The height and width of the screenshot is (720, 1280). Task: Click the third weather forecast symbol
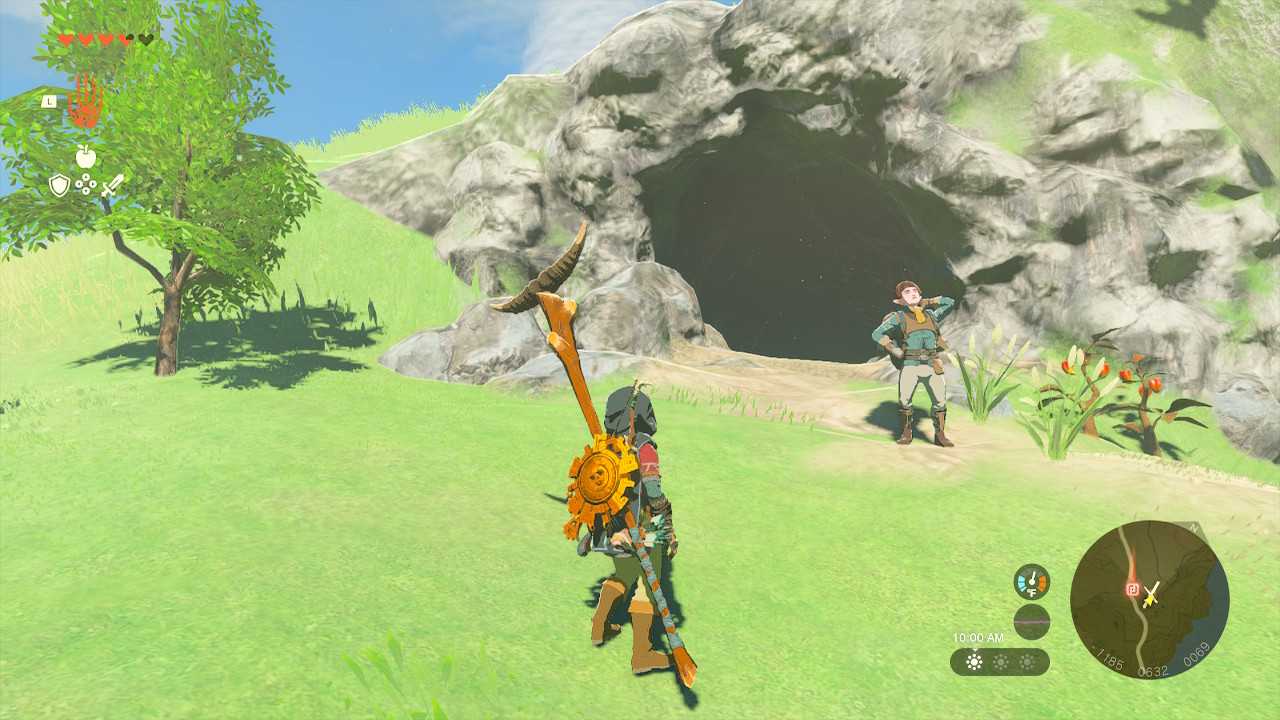click(x=1026, y=662)
